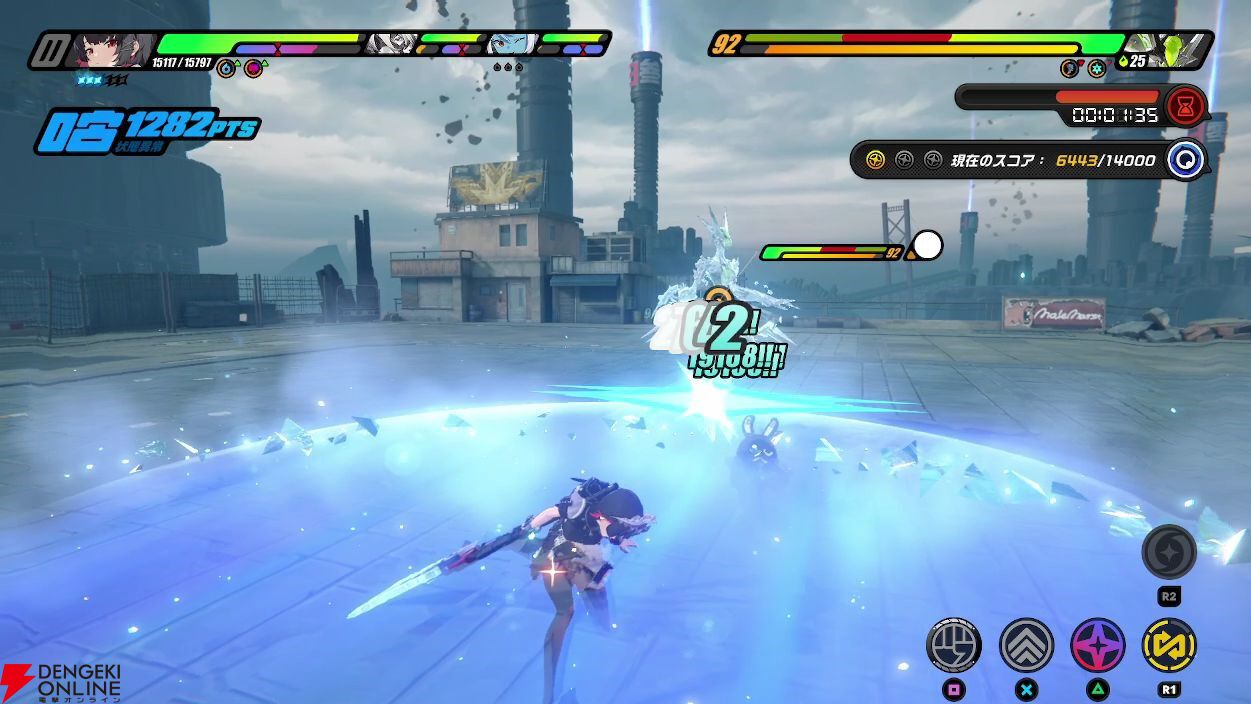Open the blue score objective icon
1251x704 pixels.
tap(1186, 160)
